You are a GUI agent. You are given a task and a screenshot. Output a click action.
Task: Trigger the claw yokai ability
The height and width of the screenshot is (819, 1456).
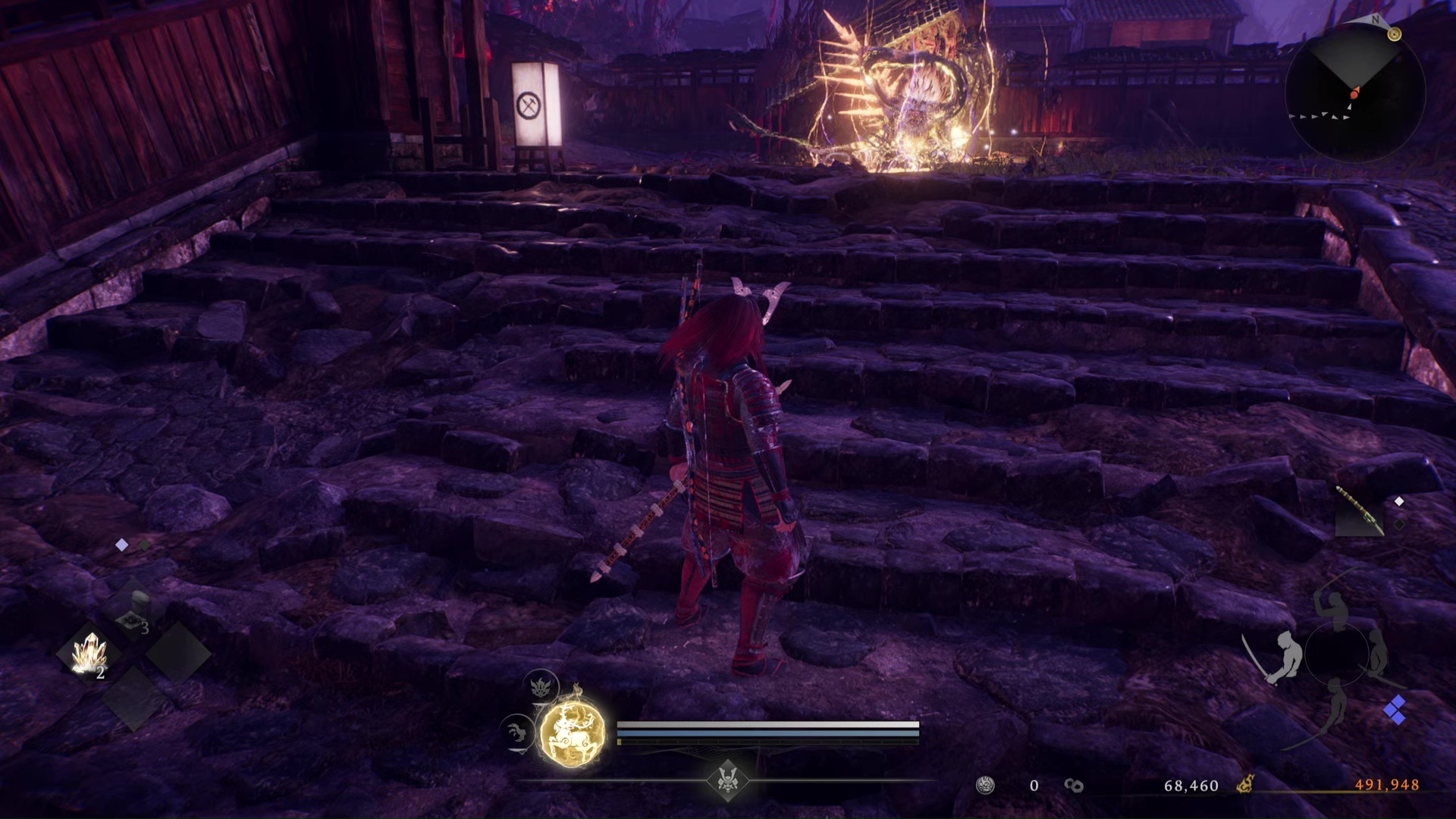click(518, 733)
